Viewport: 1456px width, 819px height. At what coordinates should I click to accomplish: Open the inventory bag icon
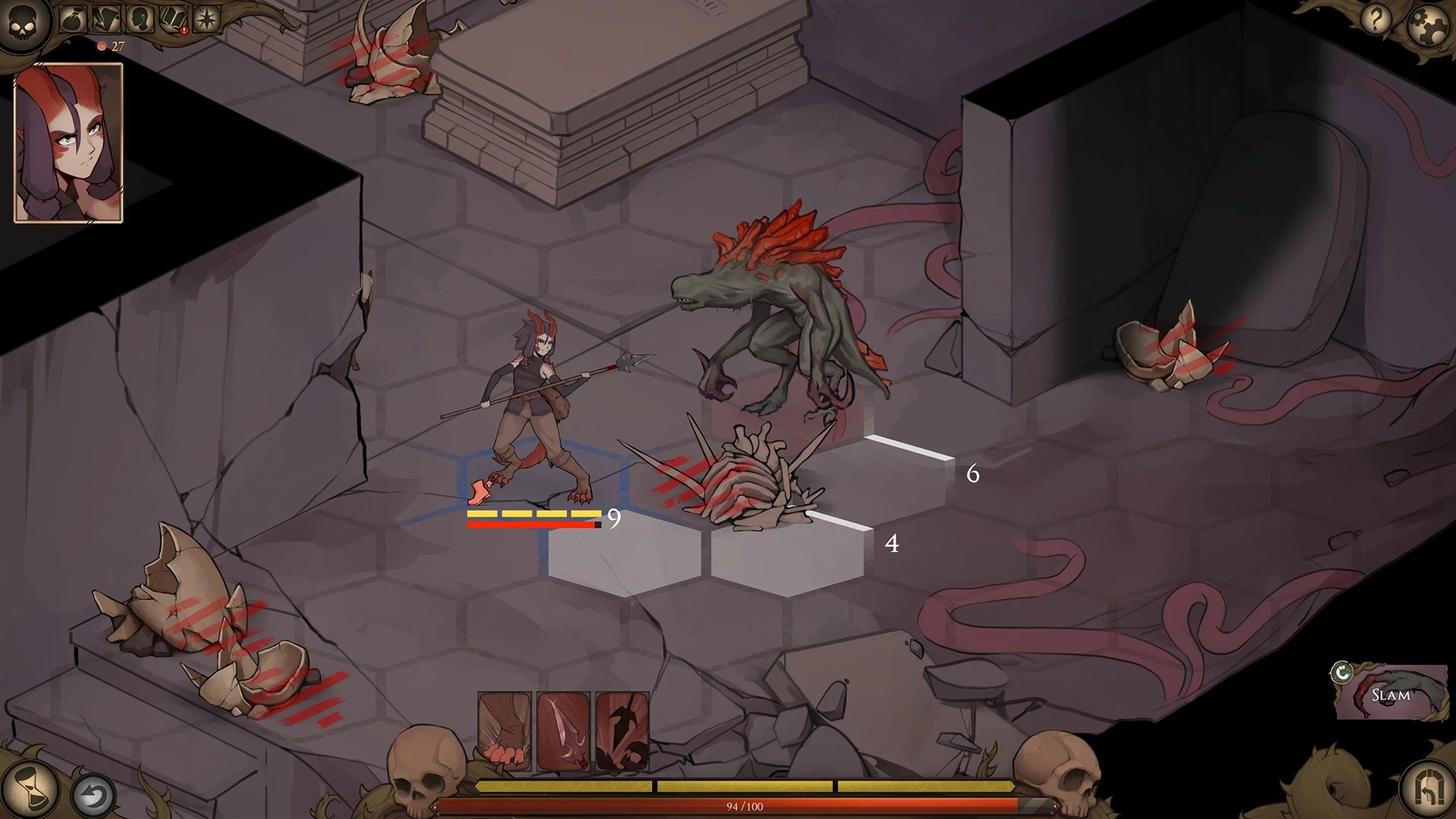coord(74,19)
